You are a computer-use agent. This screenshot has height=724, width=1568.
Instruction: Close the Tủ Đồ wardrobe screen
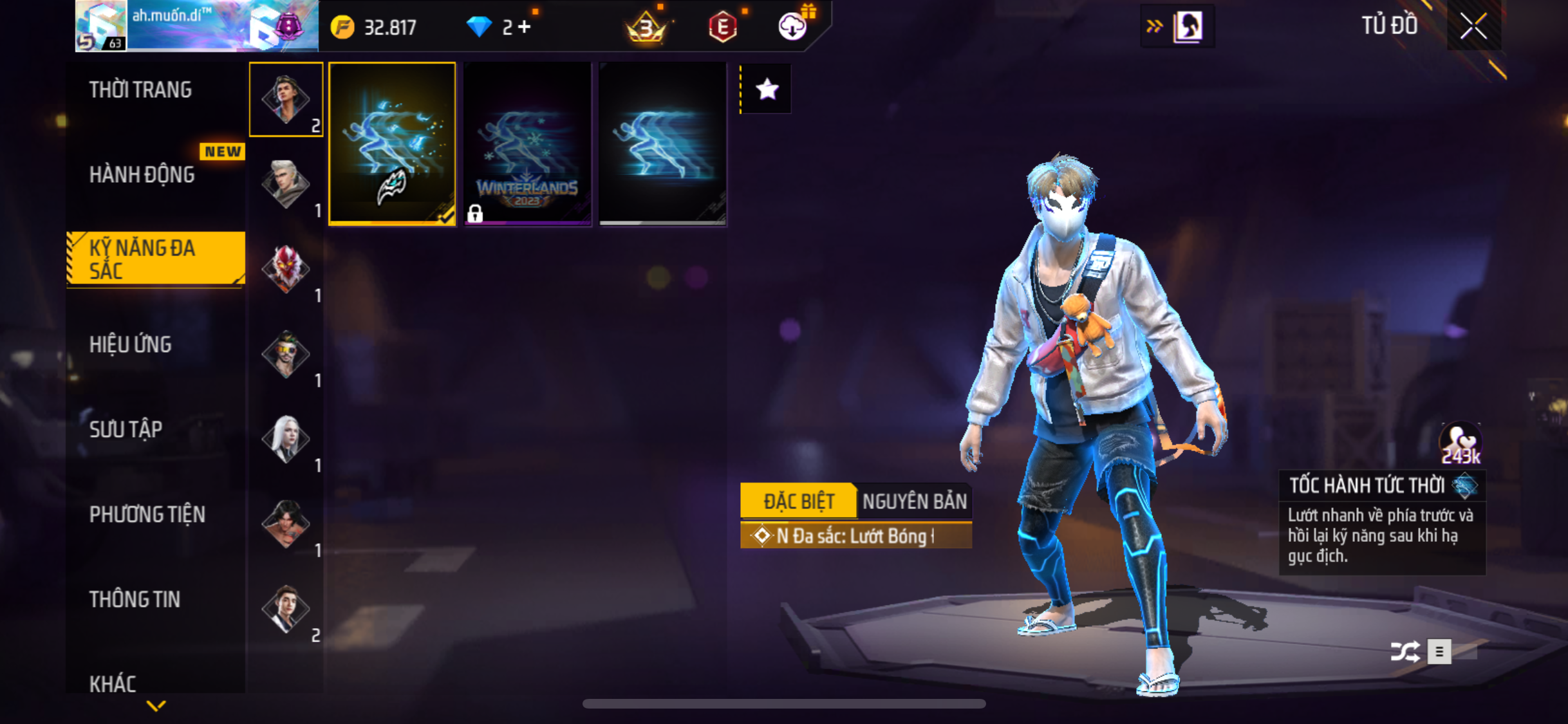pos(1473,26)
